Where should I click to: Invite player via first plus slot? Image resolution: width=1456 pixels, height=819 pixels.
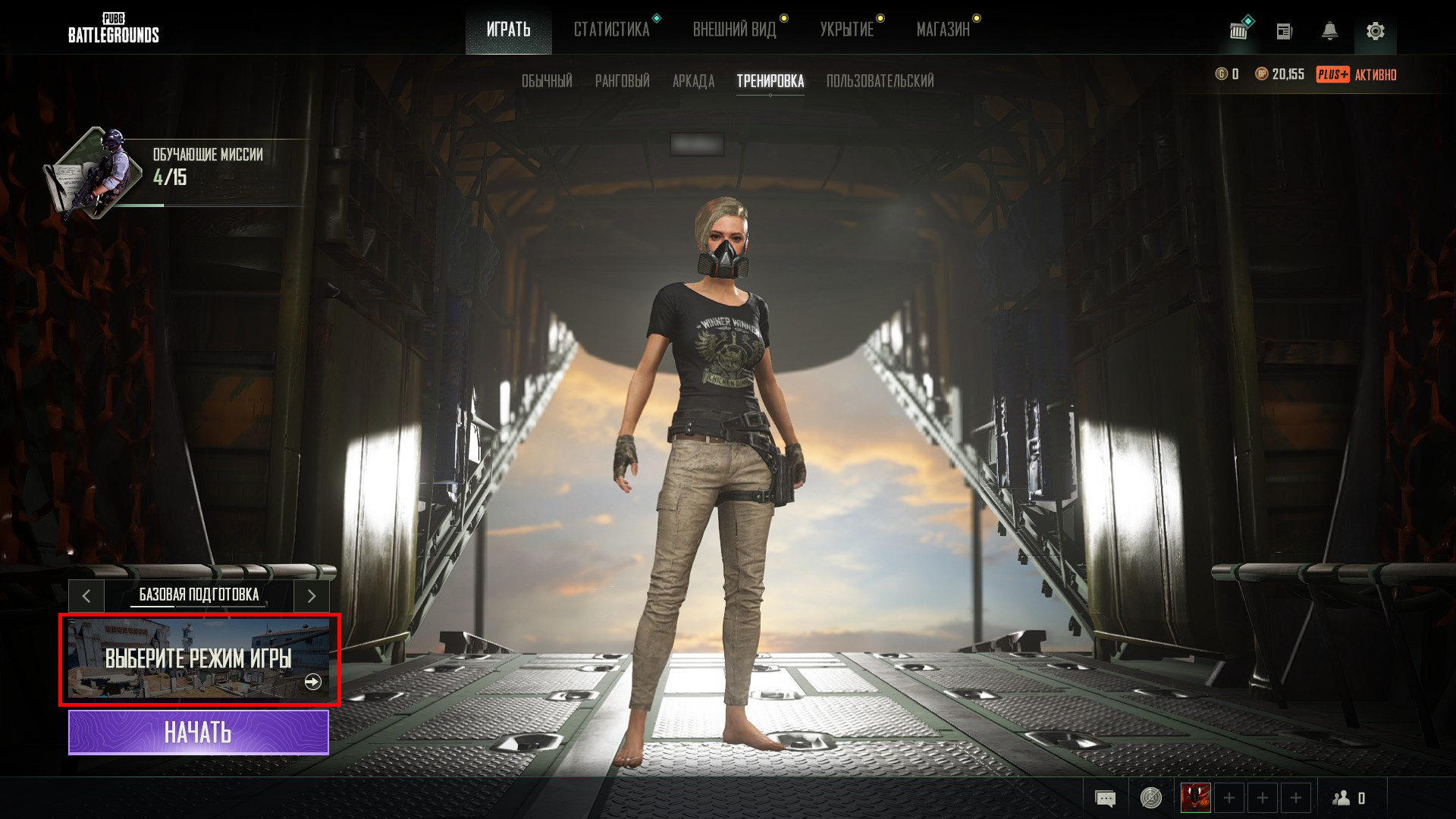(1229, 798)
